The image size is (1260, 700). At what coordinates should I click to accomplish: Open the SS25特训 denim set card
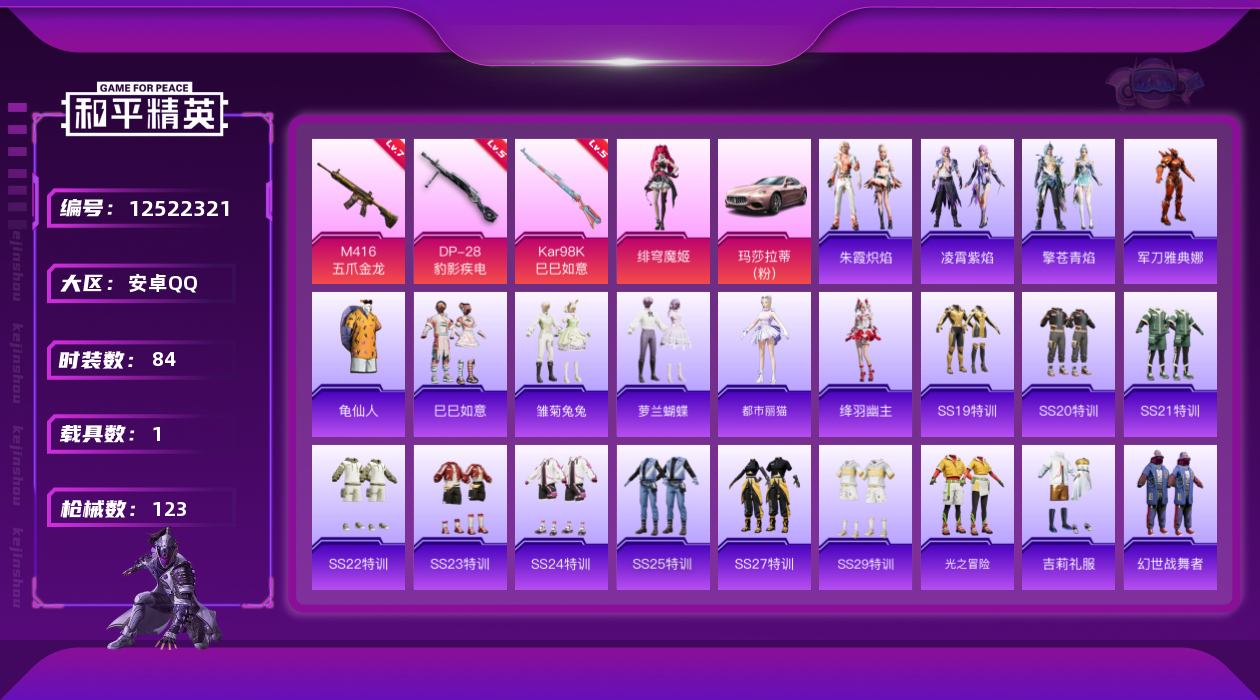click(663, 517)
